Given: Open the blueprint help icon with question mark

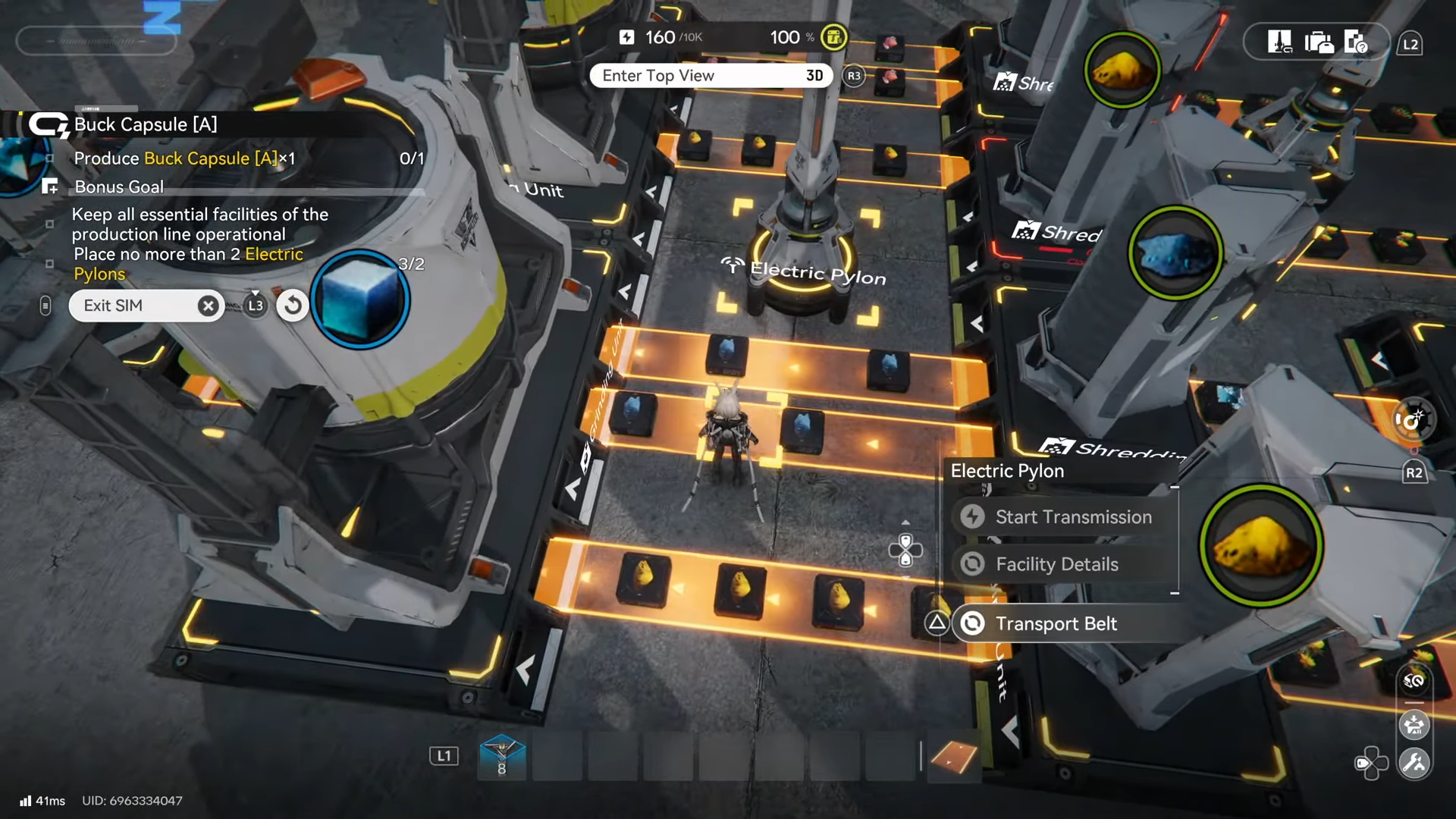Looking at the screenshot, I should tap(1355, 42).
